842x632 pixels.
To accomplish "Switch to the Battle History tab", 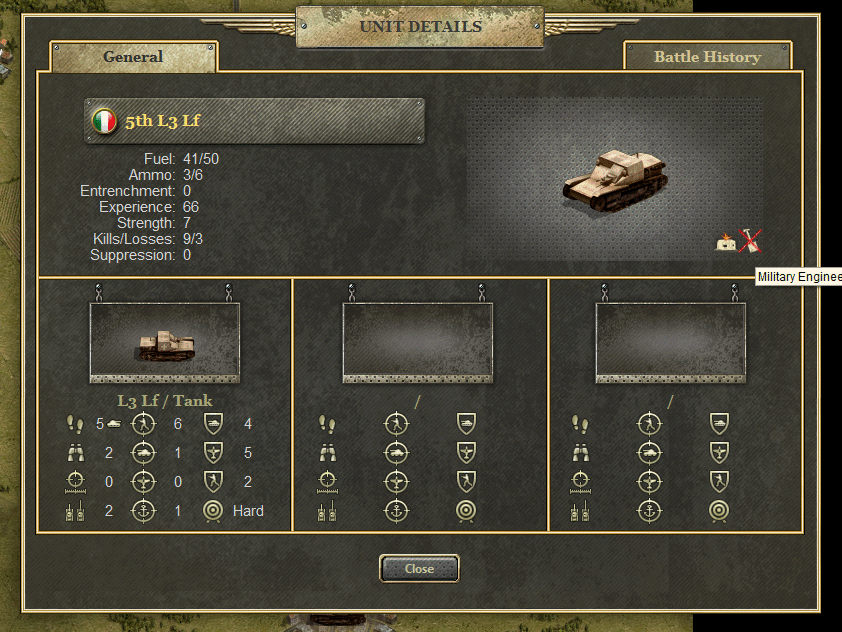I will 707,57.
